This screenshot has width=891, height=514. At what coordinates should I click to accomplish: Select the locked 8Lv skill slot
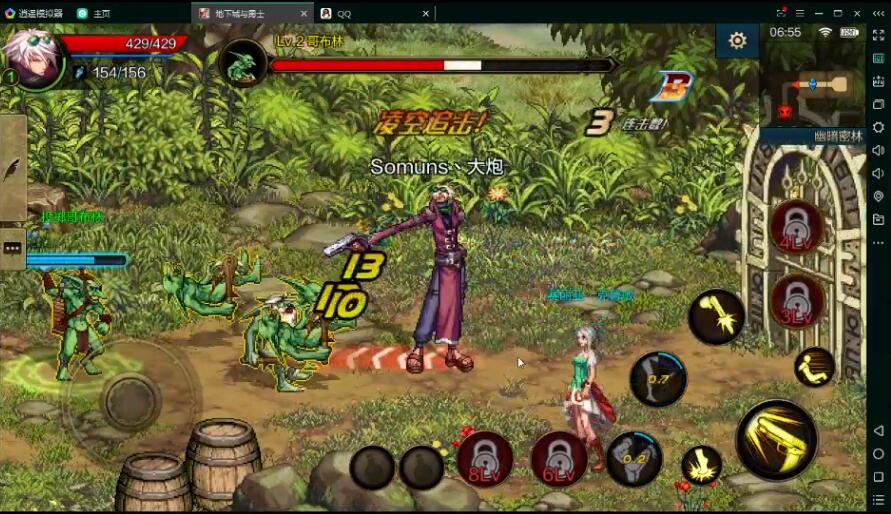(x=485, y=459)
